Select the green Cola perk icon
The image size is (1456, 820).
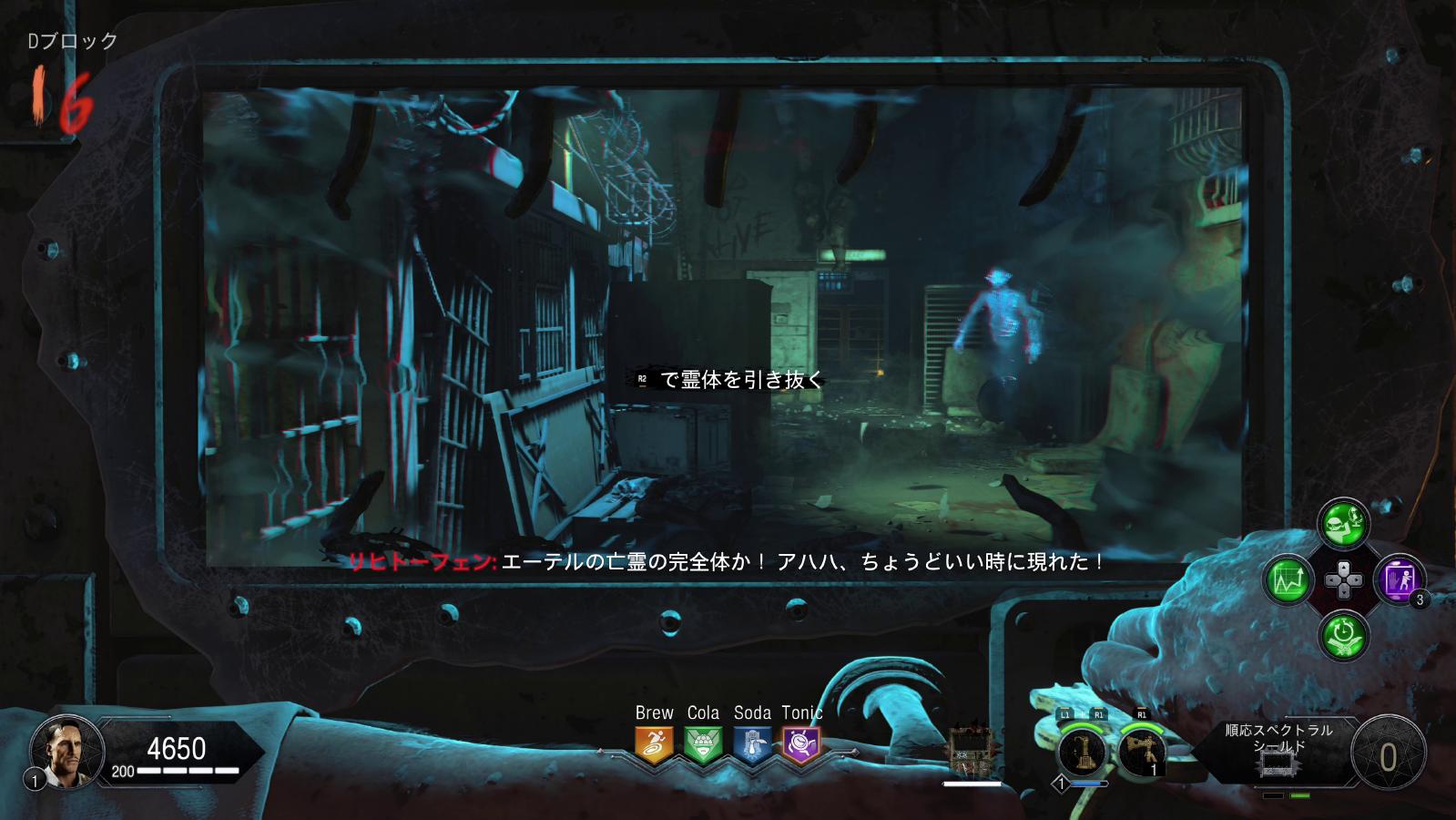pyautogui.click(x=703, y=744)
